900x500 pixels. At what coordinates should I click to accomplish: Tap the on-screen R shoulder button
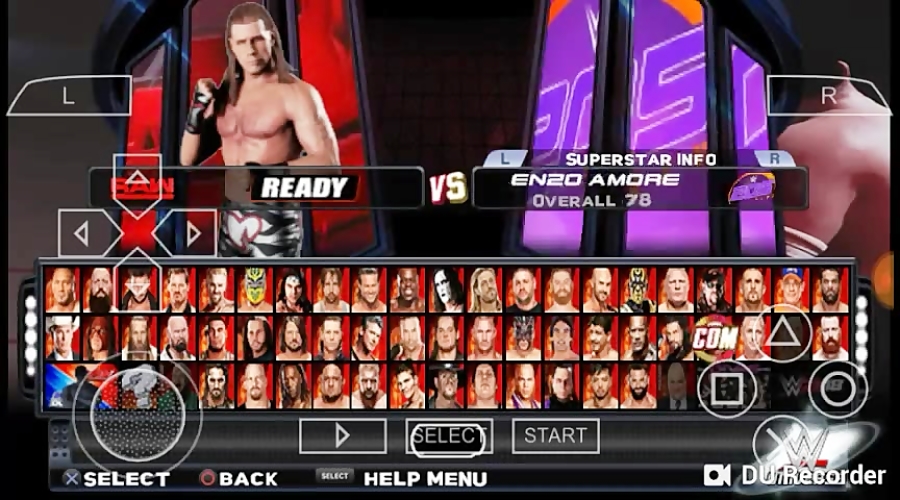(828, 96)
